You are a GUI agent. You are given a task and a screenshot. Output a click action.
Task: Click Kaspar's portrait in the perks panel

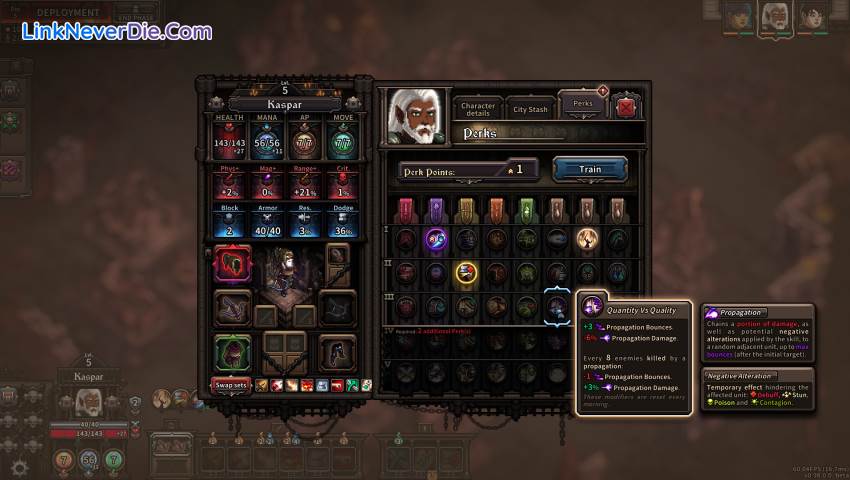tap(416, 117)
